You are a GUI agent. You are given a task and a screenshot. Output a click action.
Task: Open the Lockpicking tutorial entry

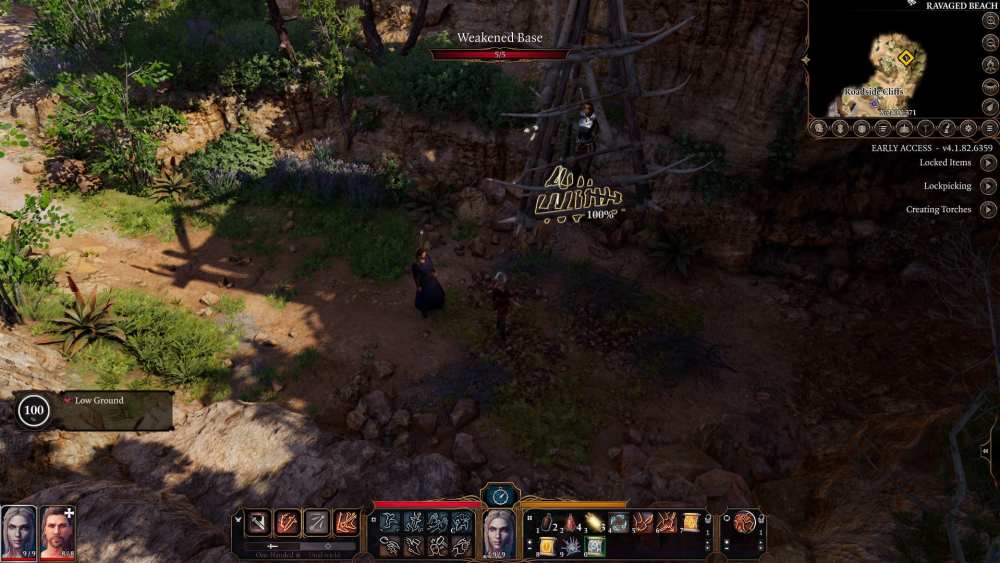[988, 186]
